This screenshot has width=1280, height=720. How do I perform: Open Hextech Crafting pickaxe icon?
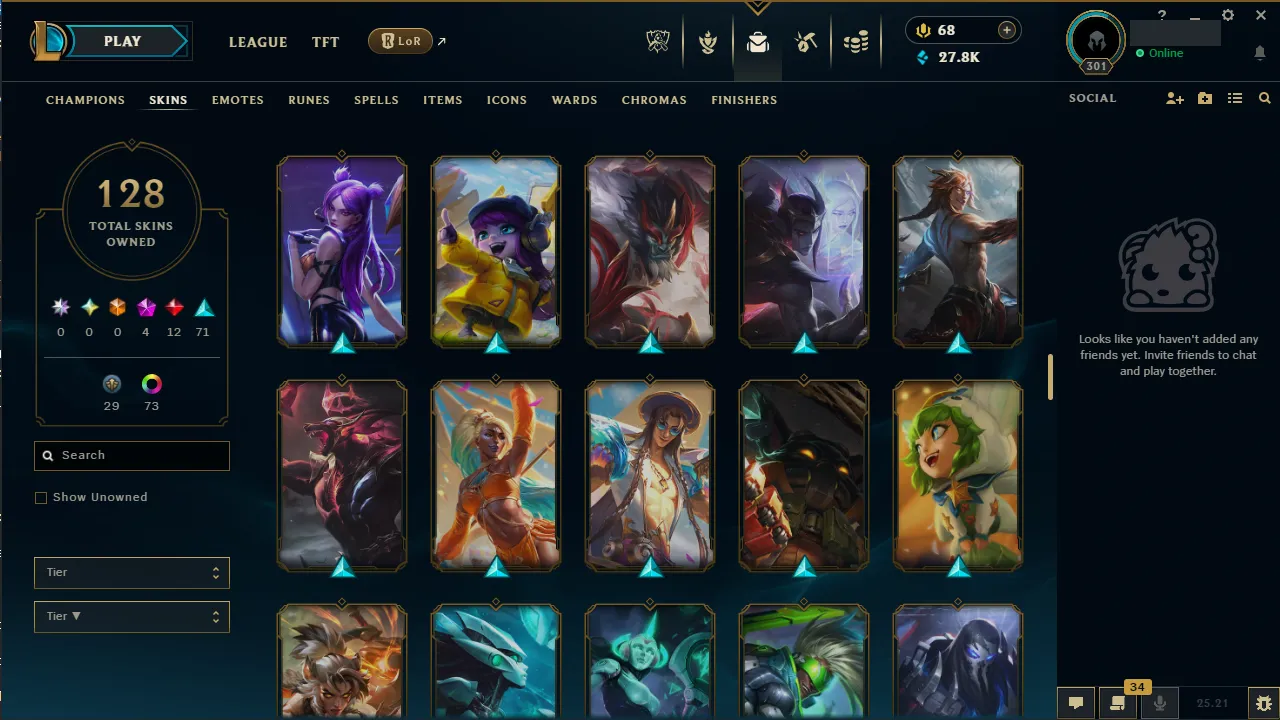806,43
